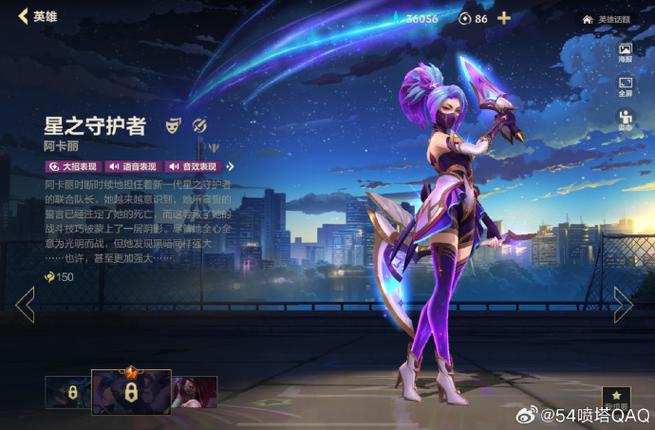This screenshot has height=430, width=655.
Task: Click the theater mask icon beside the skin title
Action: coord(173,125)
